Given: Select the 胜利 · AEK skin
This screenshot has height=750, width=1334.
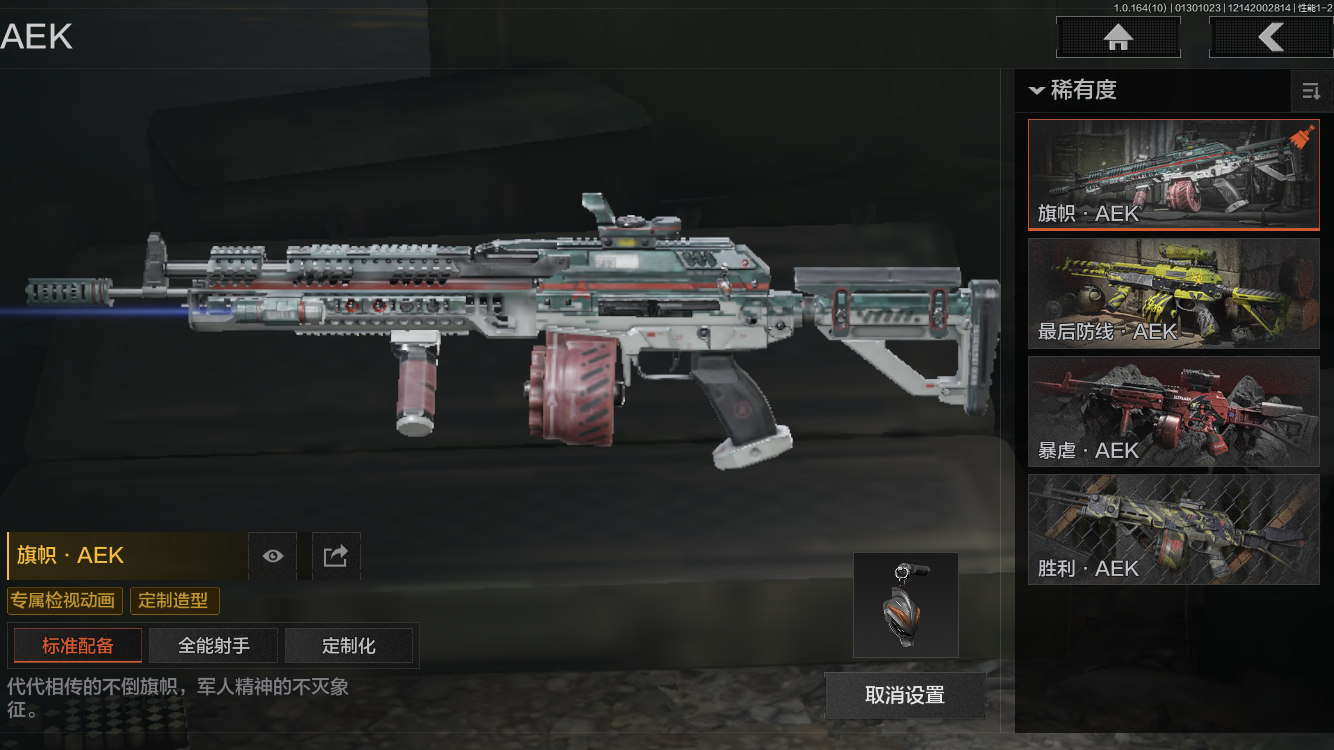Looking at the screenshot, I should [1173, 529].
